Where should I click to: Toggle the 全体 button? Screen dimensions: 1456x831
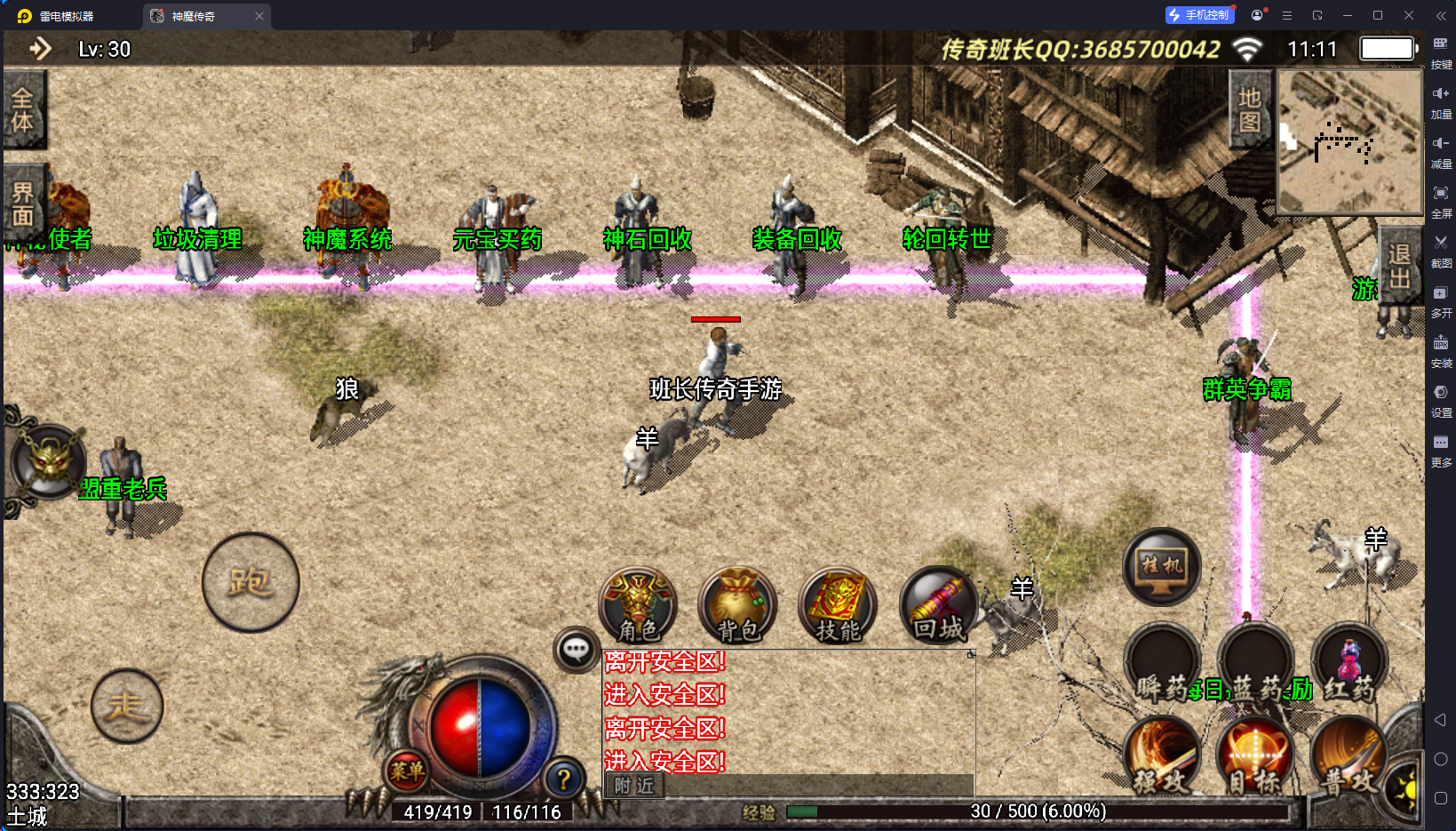point(23,109)
